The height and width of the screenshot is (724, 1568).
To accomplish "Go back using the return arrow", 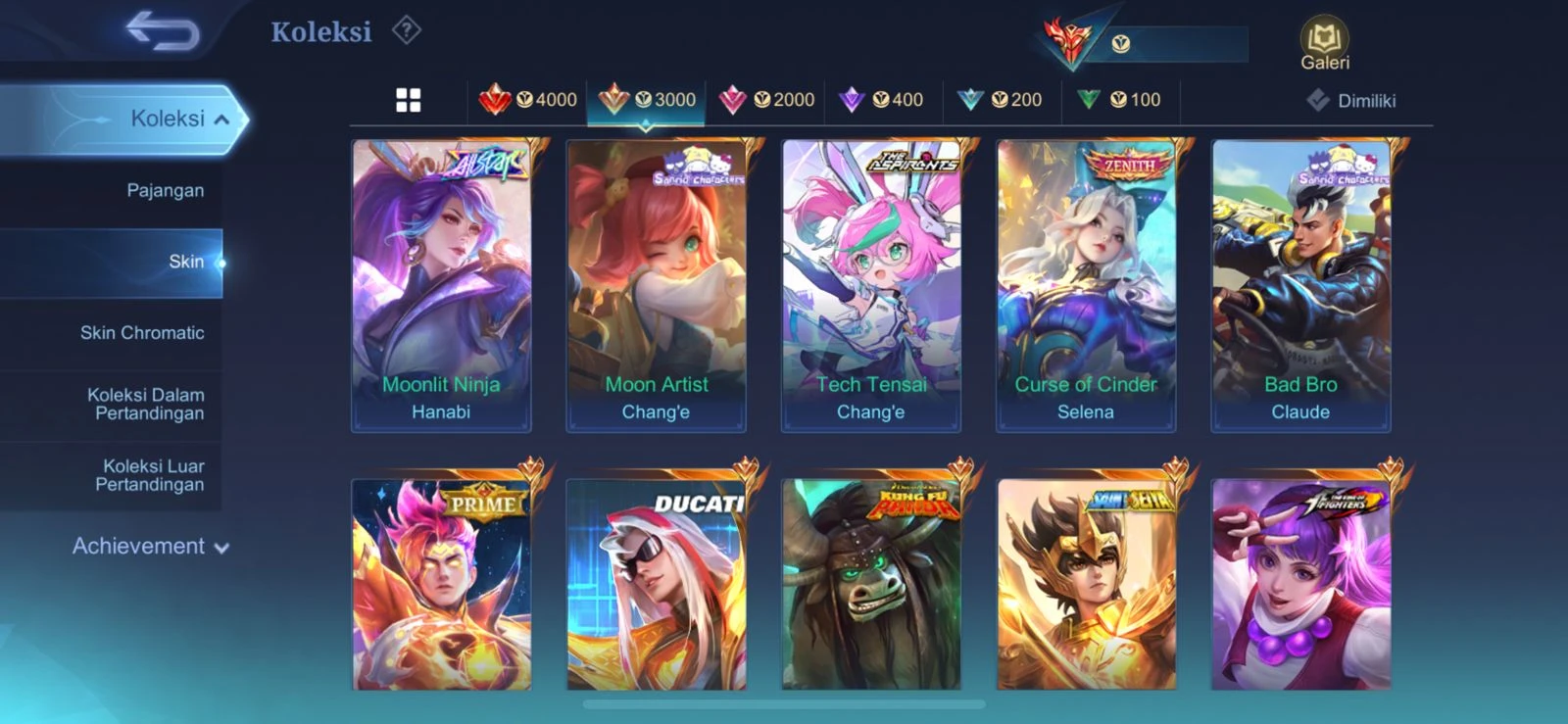I will 163,32.
